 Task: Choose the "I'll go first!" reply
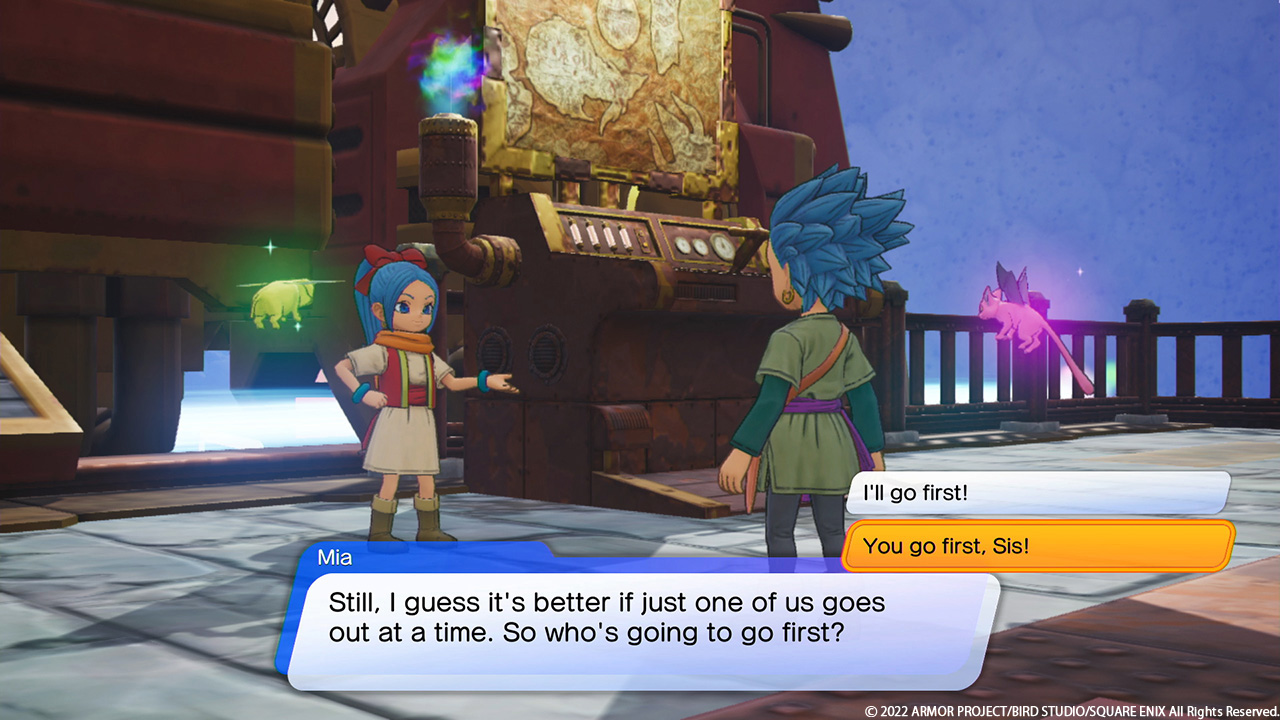[1036, 493]
